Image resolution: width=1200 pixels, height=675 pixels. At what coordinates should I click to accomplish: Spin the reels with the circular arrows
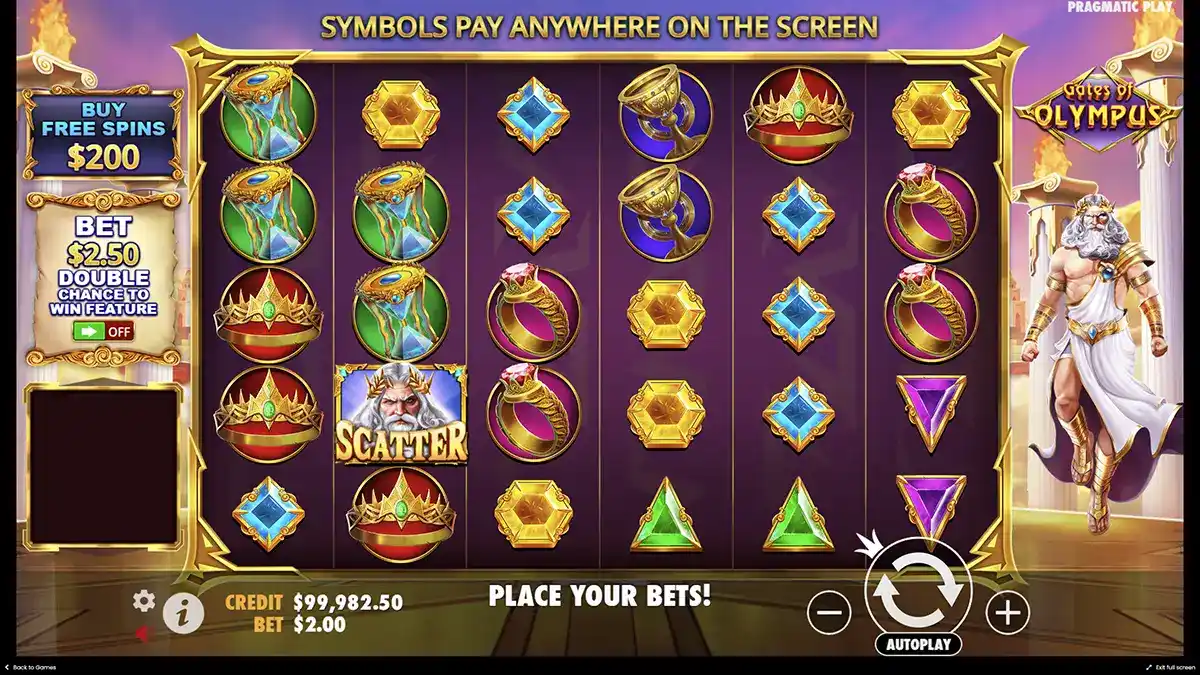coord(917,592)
